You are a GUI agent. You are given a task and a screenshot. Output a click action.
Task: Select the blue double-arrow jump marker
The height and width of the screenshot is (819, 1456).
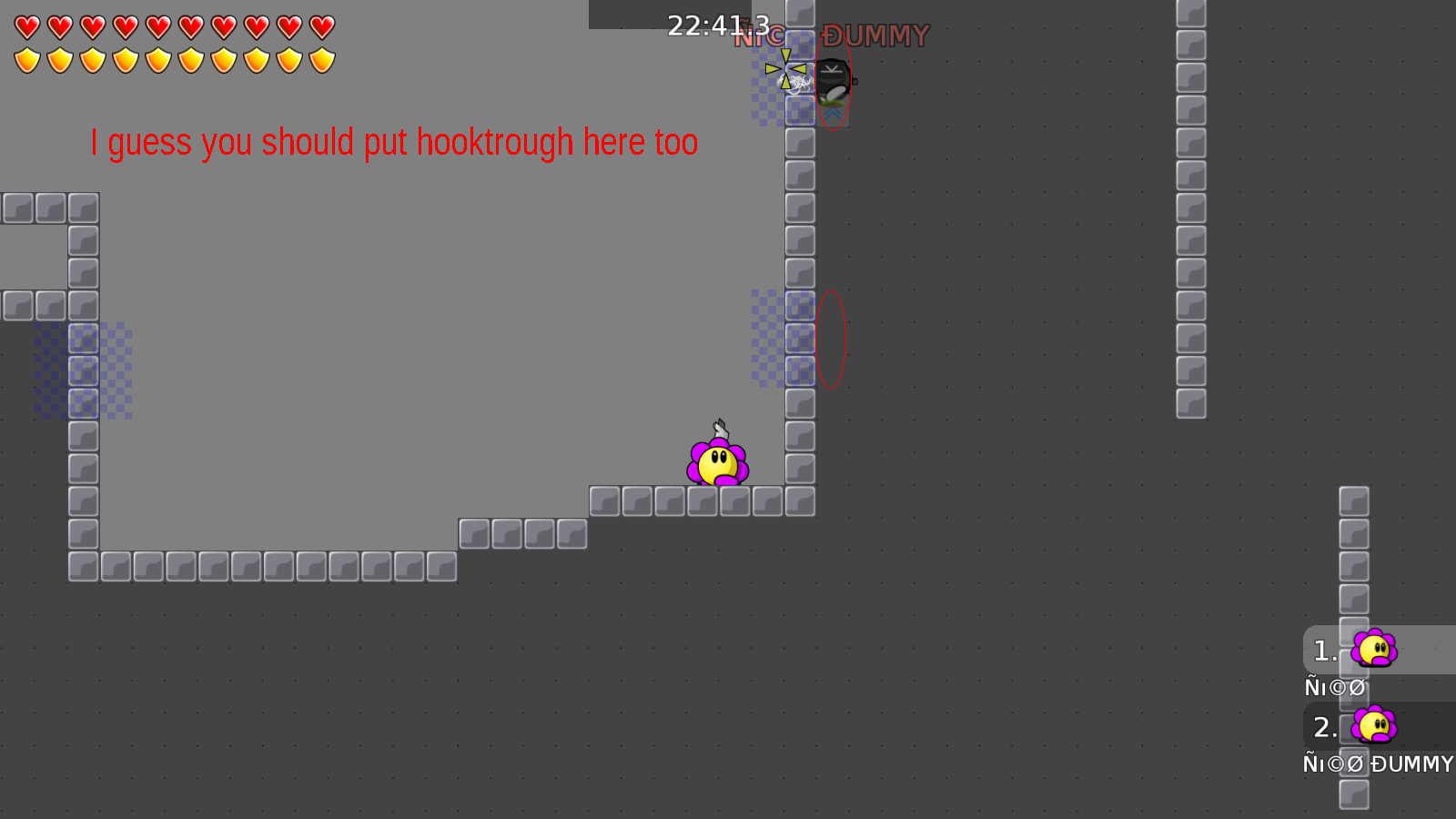(x=833, y=114)
